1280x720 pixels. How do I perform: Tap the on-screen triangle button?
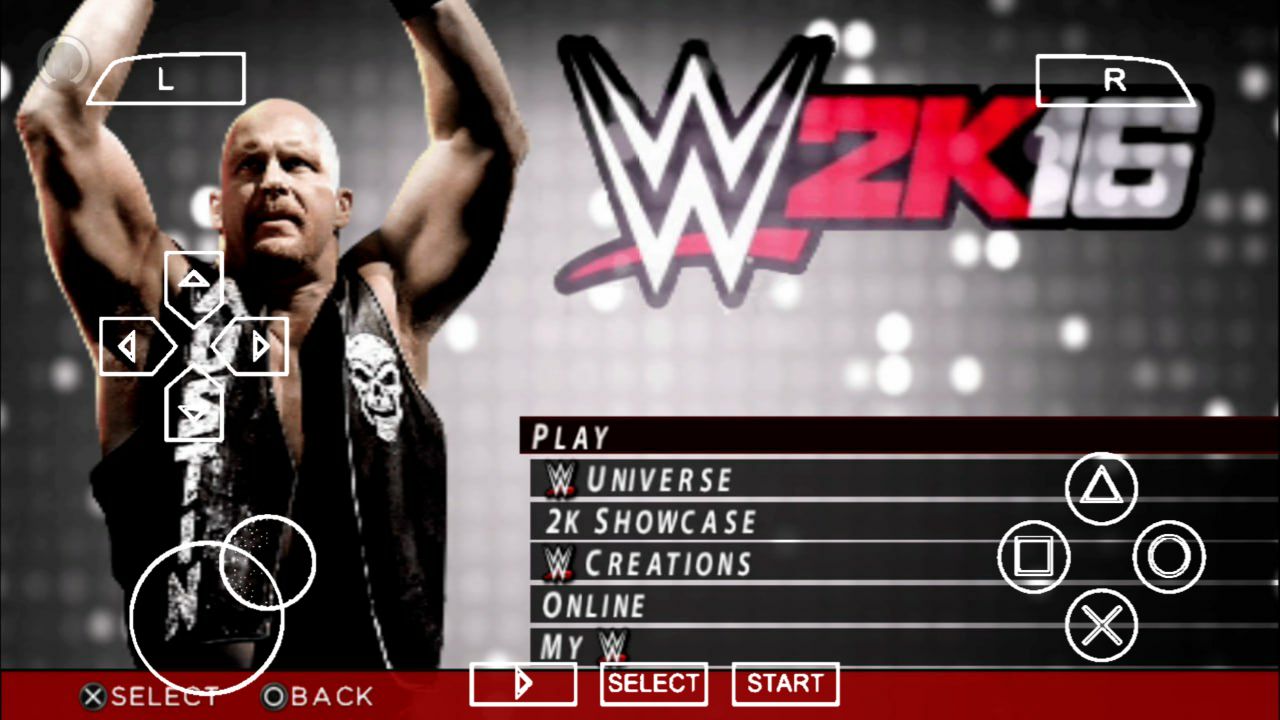pos(1101,488)
